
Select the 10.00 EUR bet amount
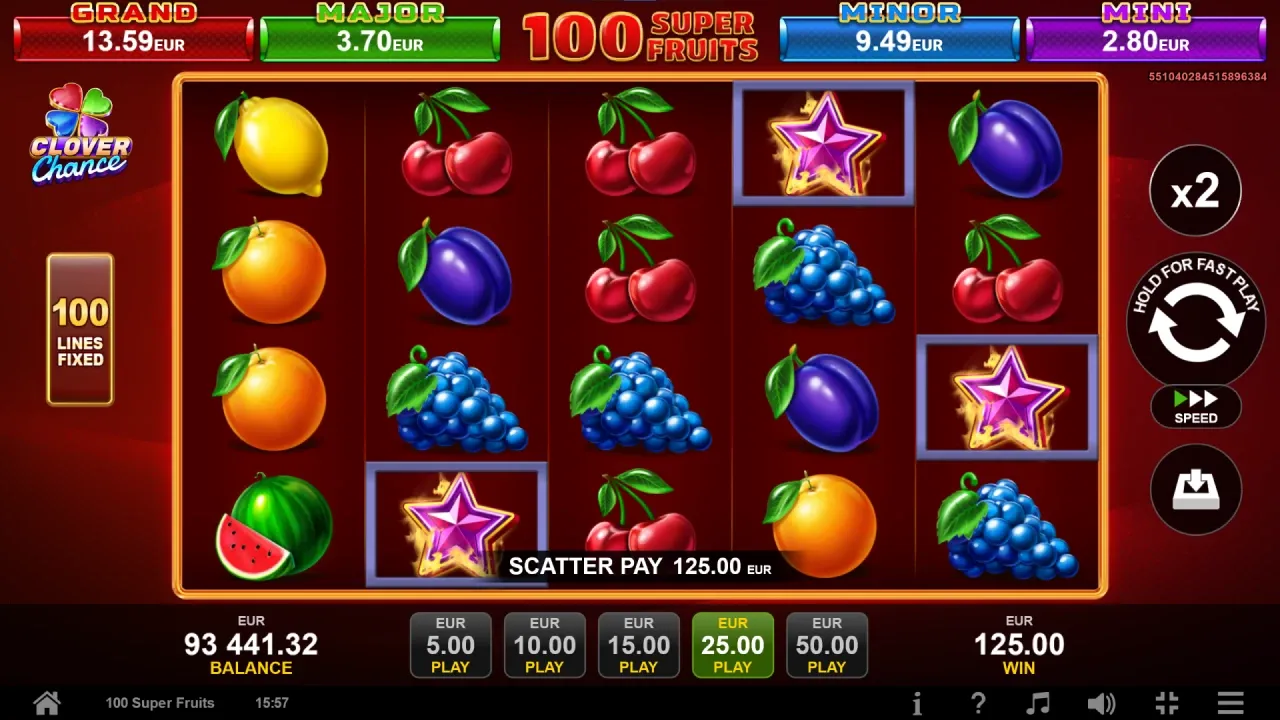(x=544, y=644)
